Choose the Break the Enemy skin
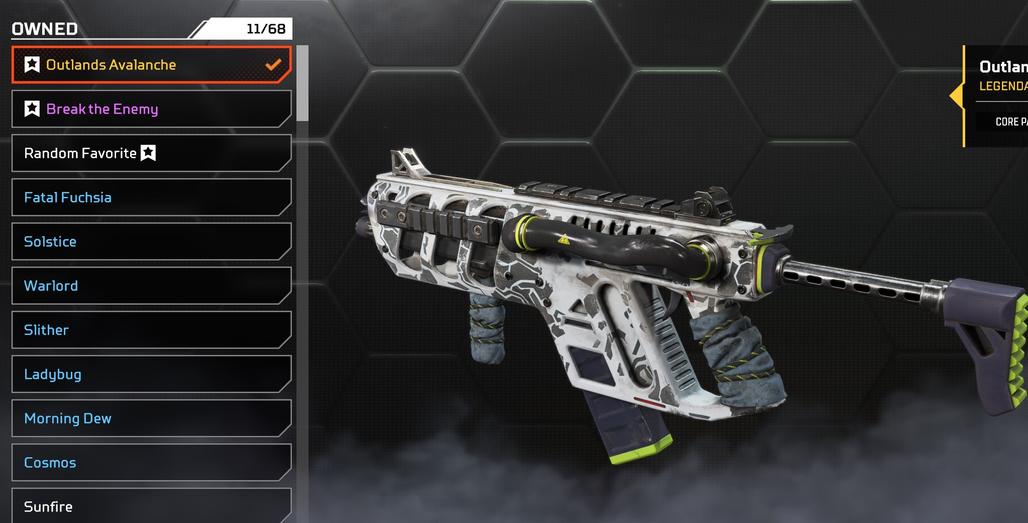Screen dimensions: 1028x523 (150, 109)
